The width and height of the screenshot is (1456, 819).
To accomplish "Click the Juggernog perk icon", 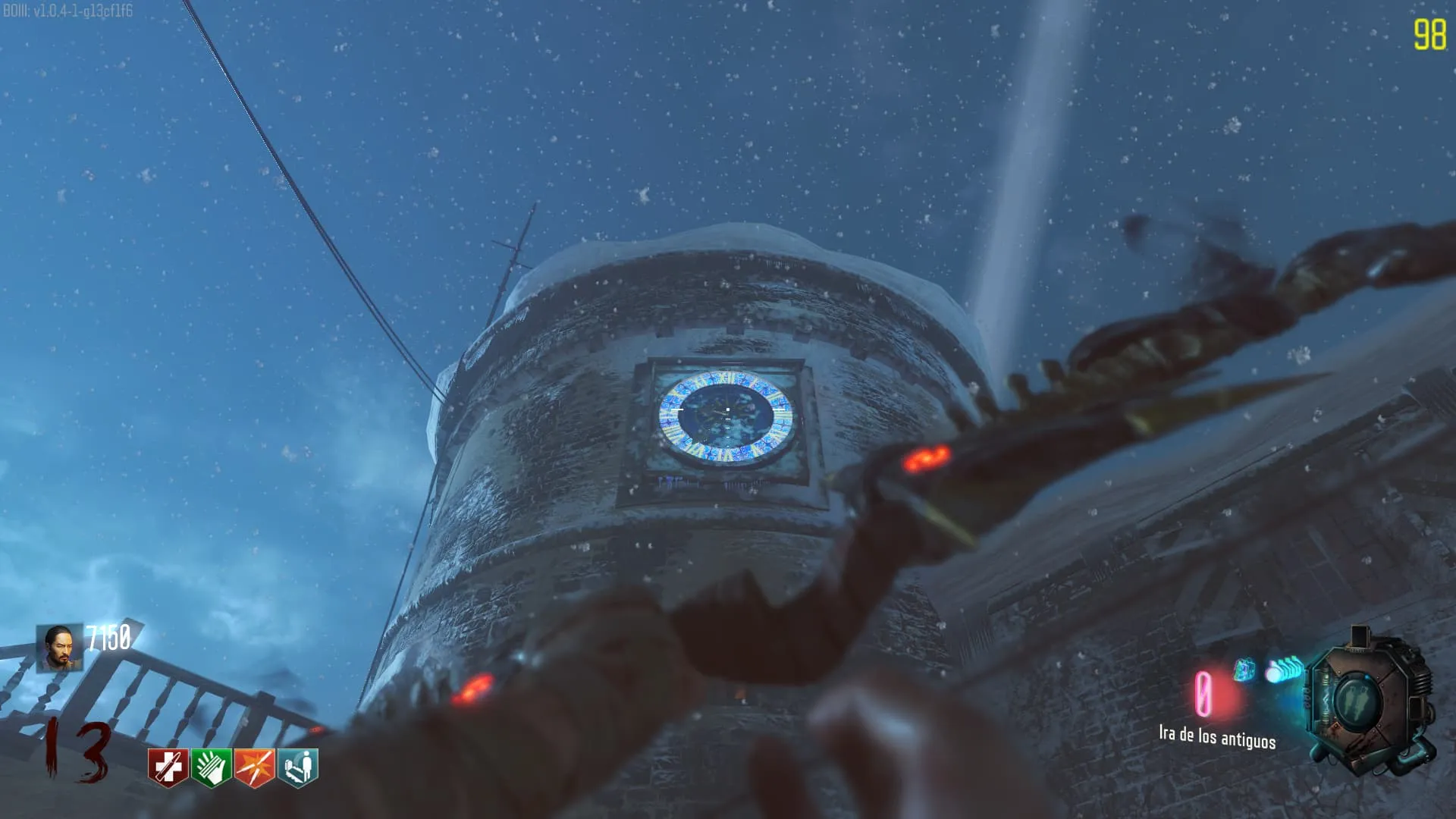I will pos(168,767).
